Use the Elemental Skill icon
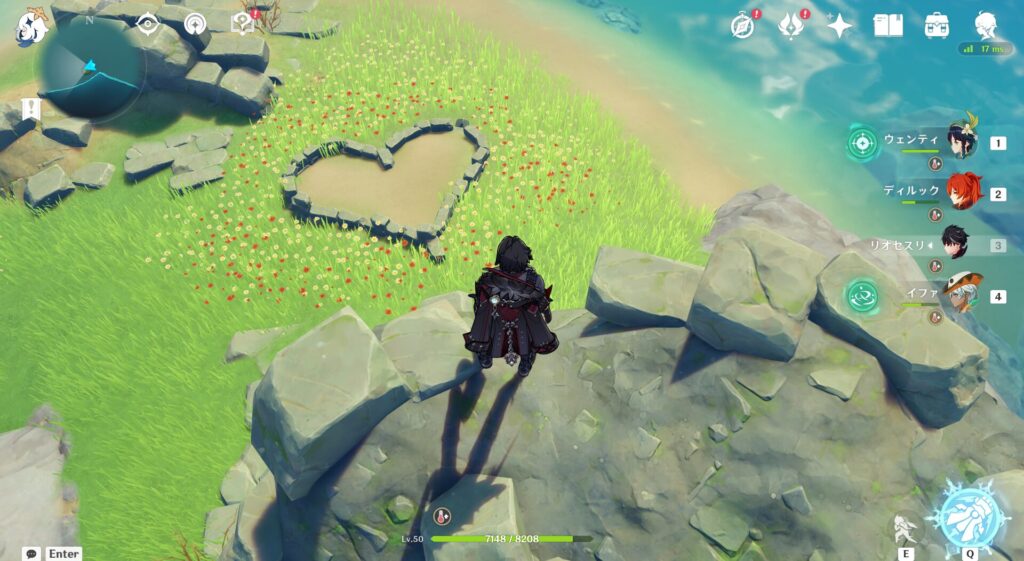Viewport: 1024px width, 561px height. (x=906, y=528)
